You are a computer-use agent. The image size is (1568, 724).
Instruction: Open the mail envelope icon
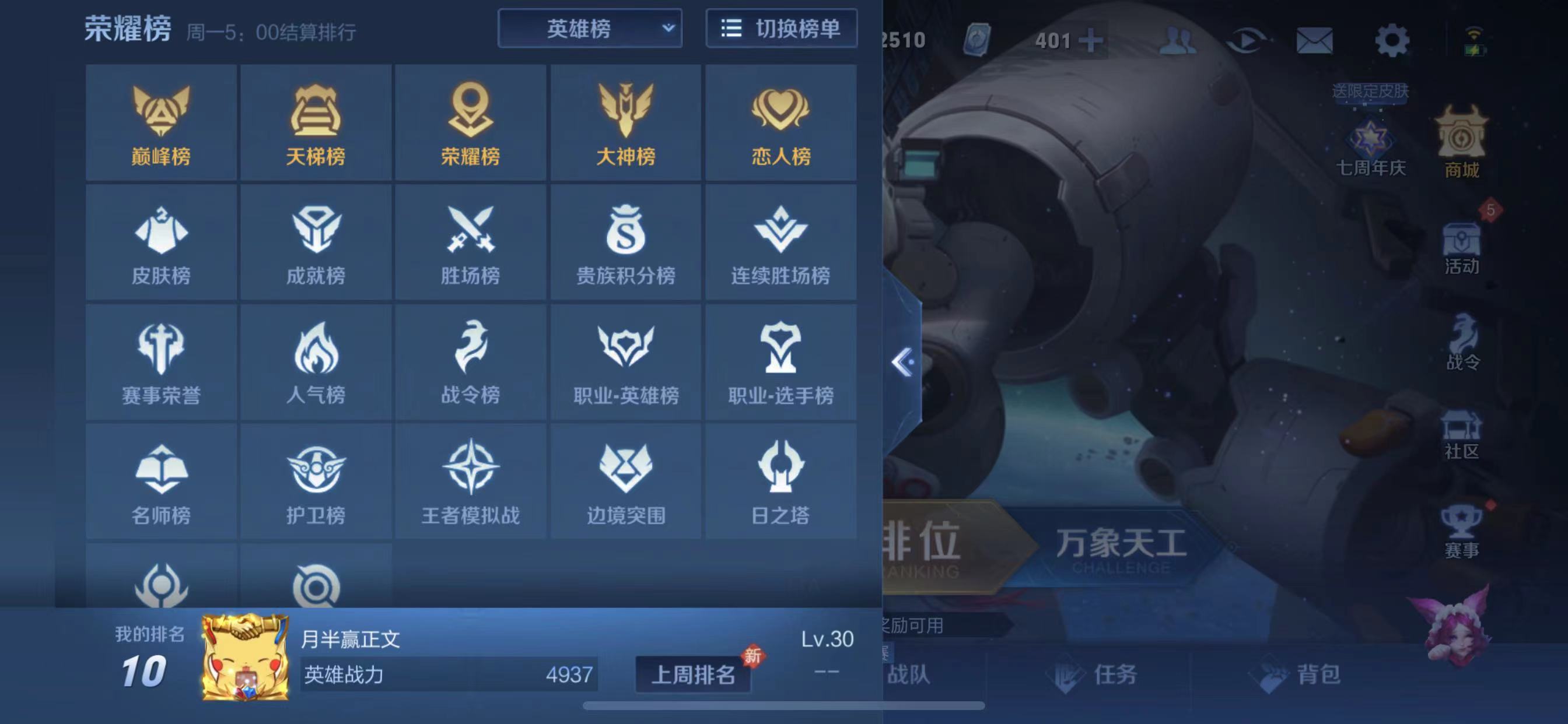coord(1315,41)
